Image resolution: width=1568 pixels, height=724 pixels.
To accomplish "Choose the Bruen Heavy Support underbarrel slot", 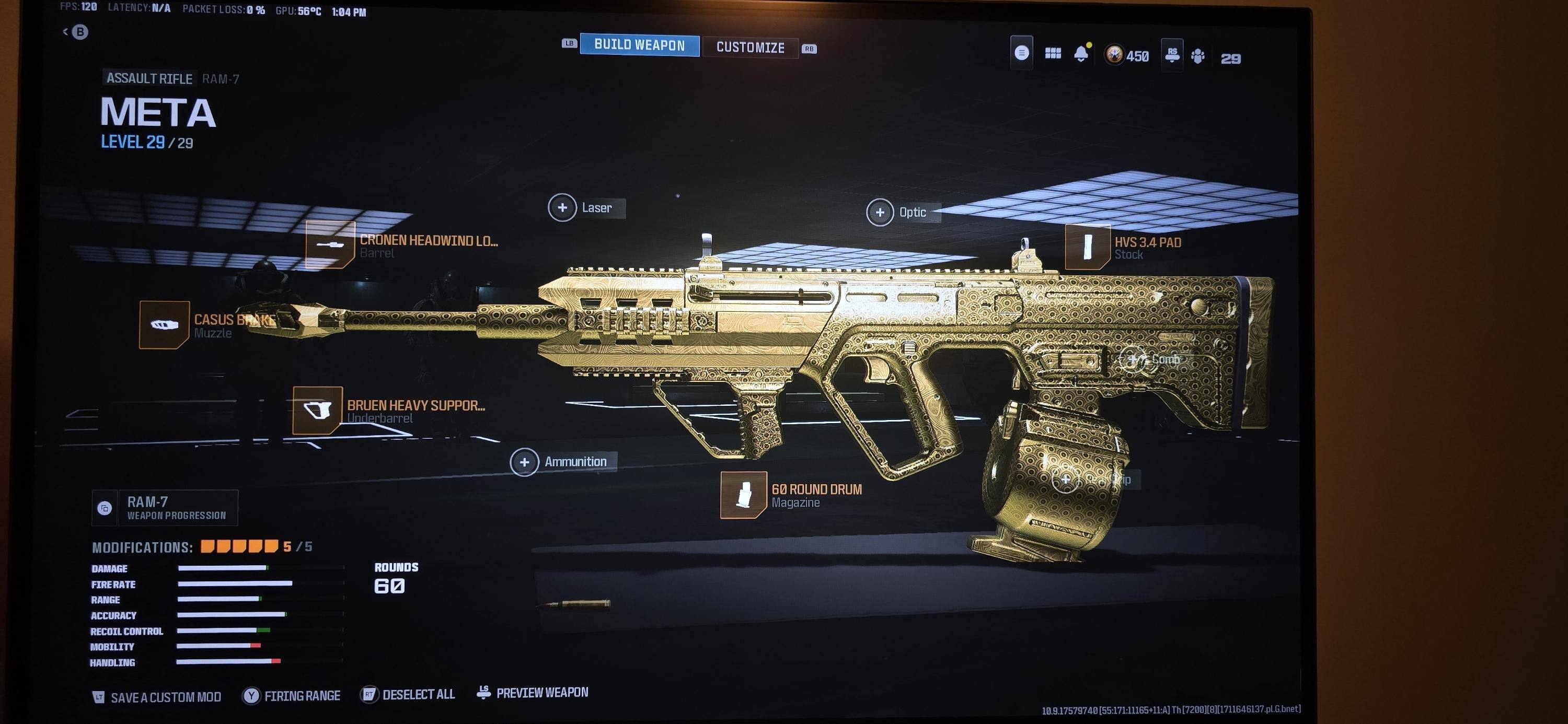I will (x=318, y=411).
